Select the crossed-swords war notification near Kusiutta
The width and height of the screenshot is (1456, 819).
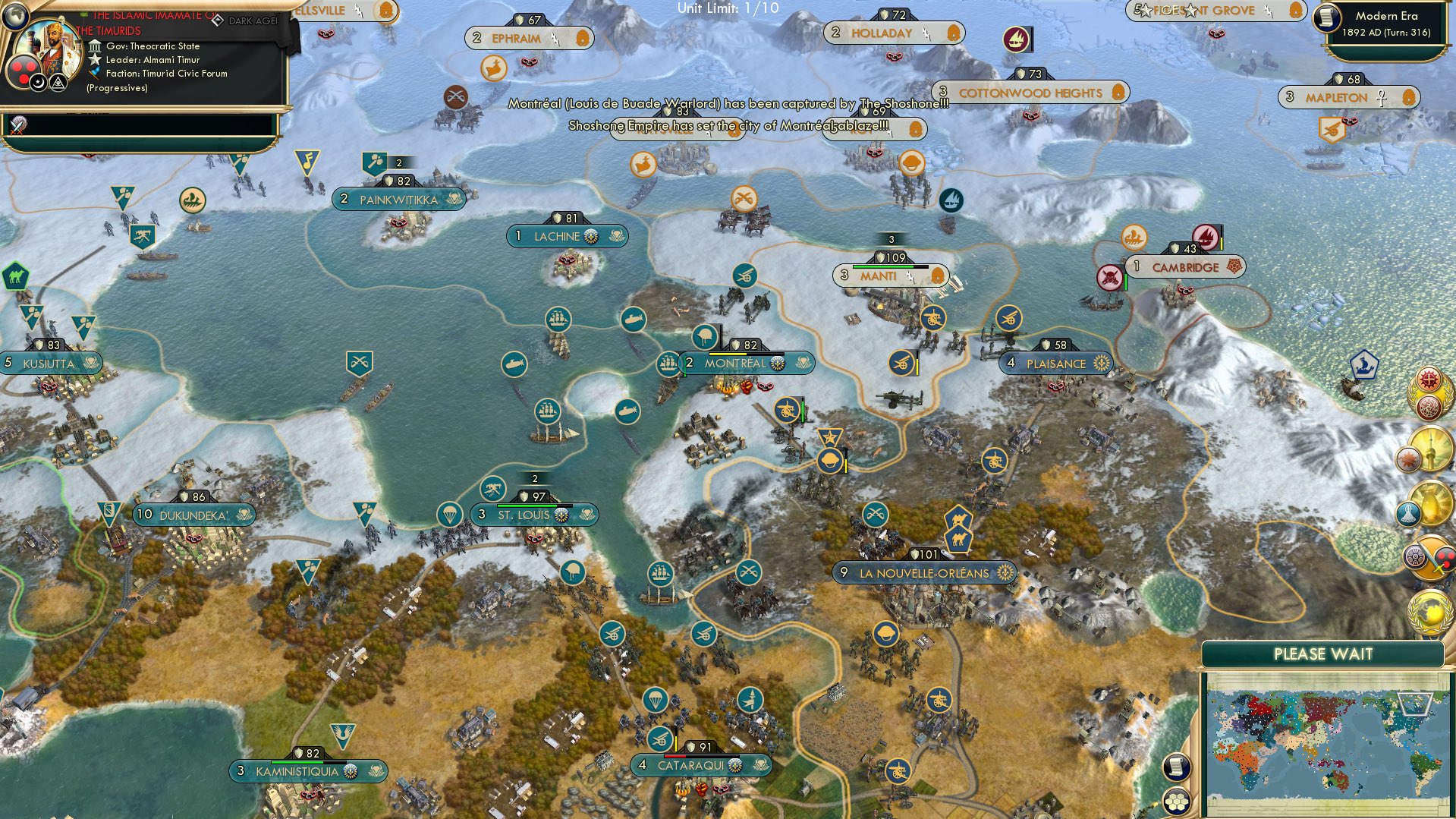[358, 362]
